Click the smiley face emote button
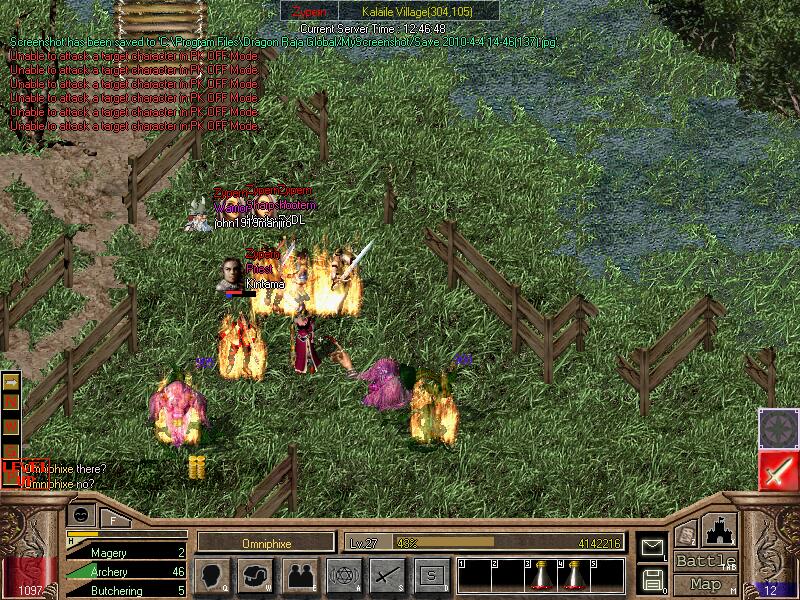 coord(83,512)
